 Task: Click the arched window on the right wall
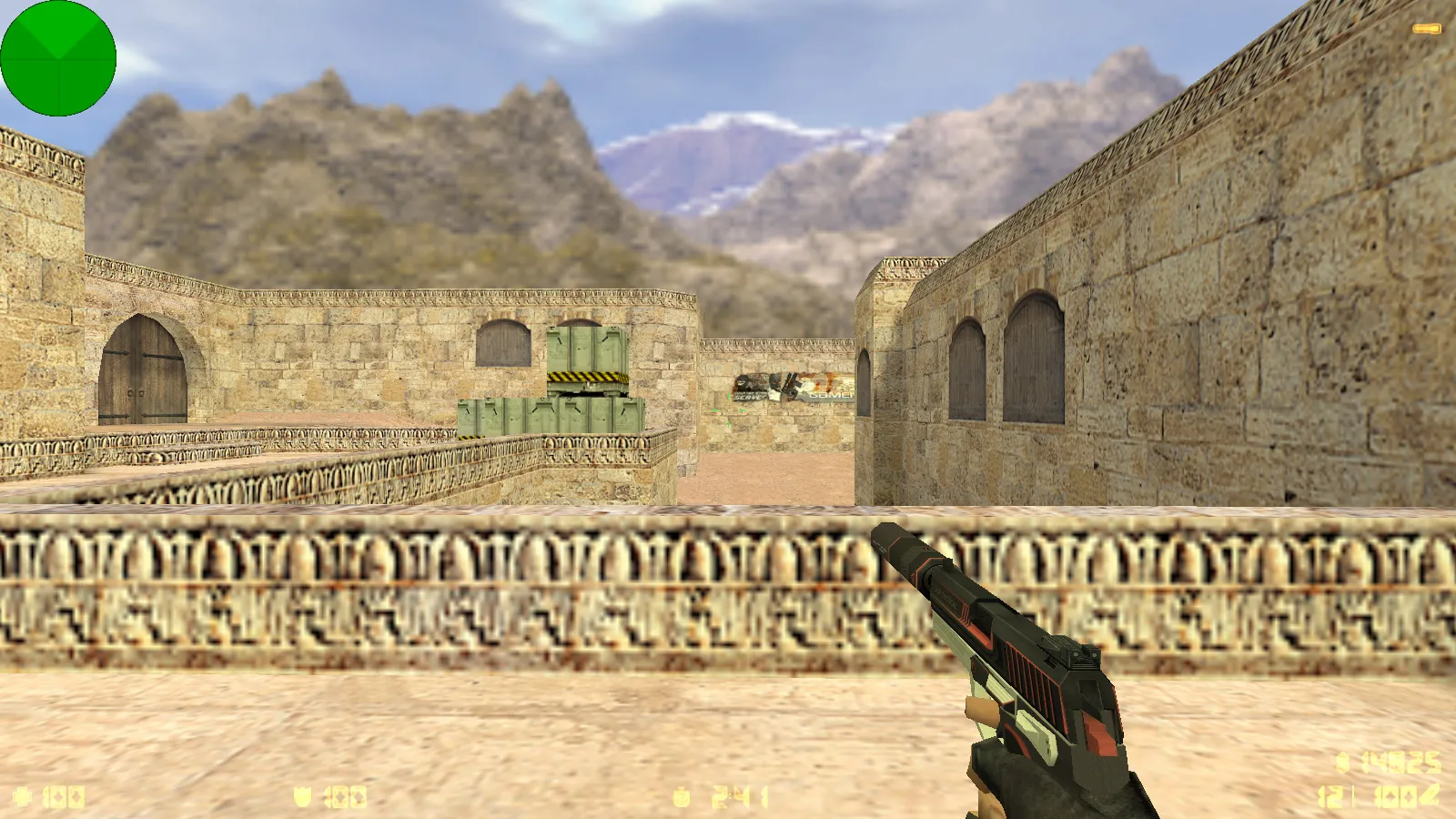(x=1033, y=355)
